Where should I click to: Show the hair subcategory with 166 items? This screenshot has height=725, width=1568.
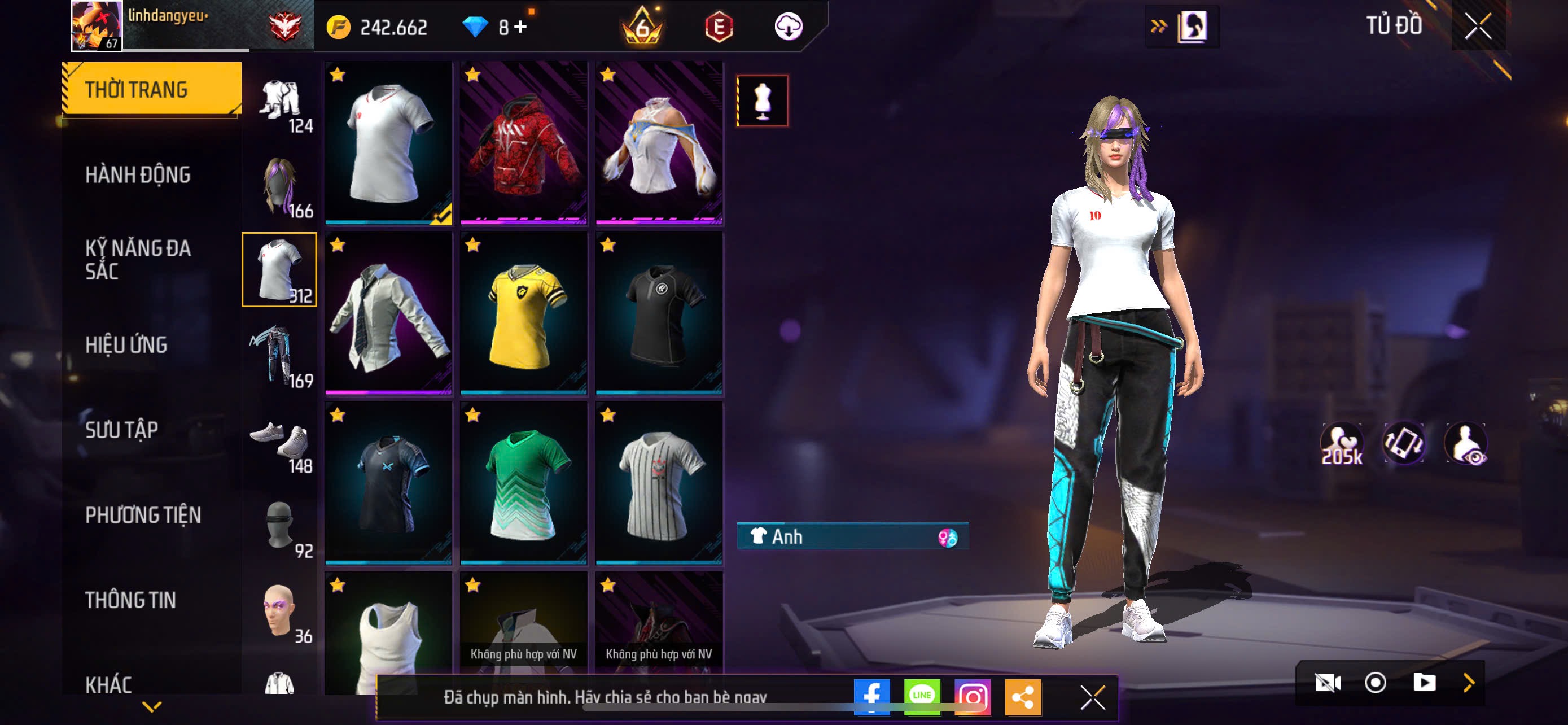pos(279,186)
